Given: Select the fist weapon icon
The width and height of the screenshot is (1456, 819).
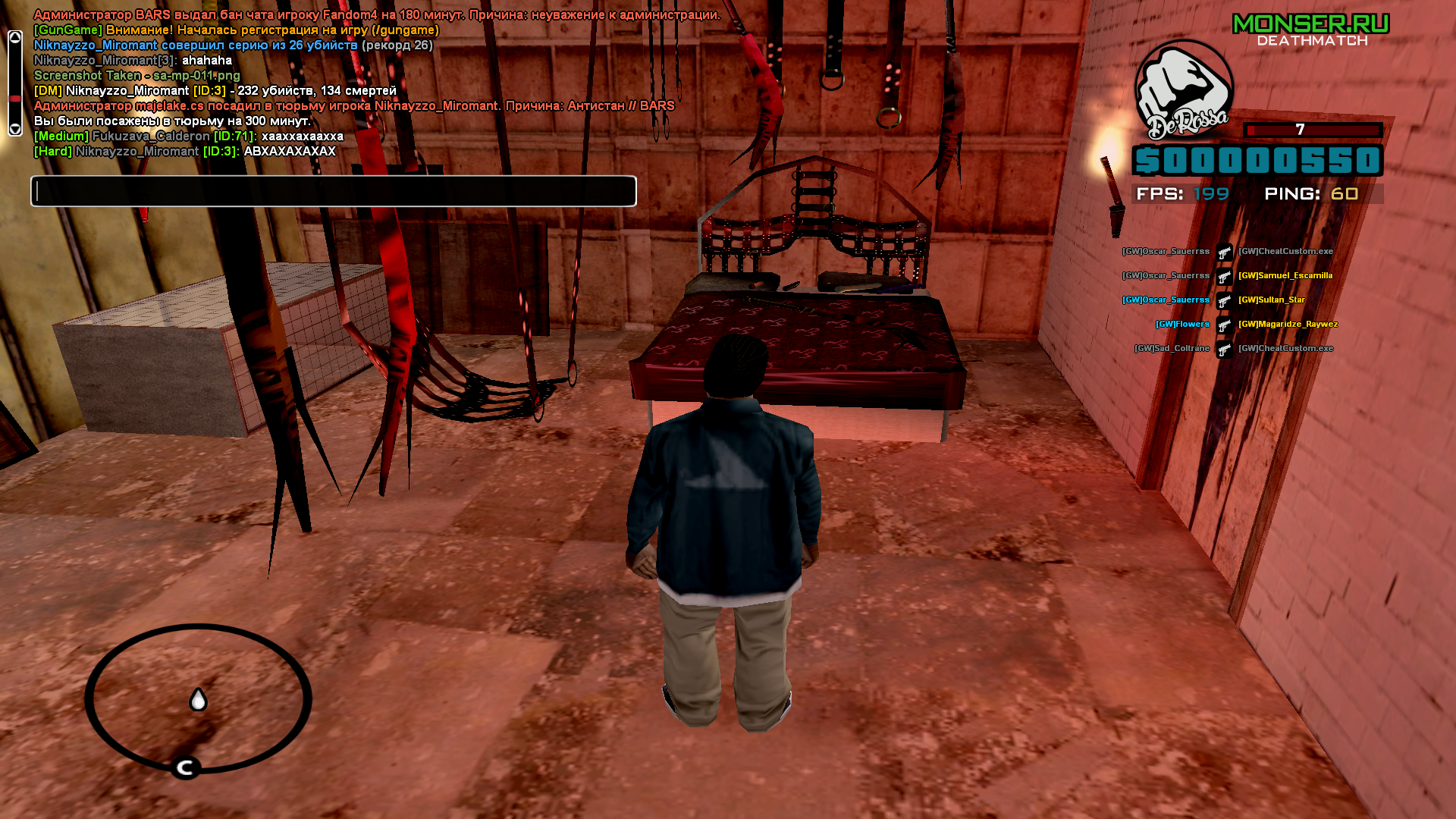Looking at the screenshot, I should click(1183, 89).
